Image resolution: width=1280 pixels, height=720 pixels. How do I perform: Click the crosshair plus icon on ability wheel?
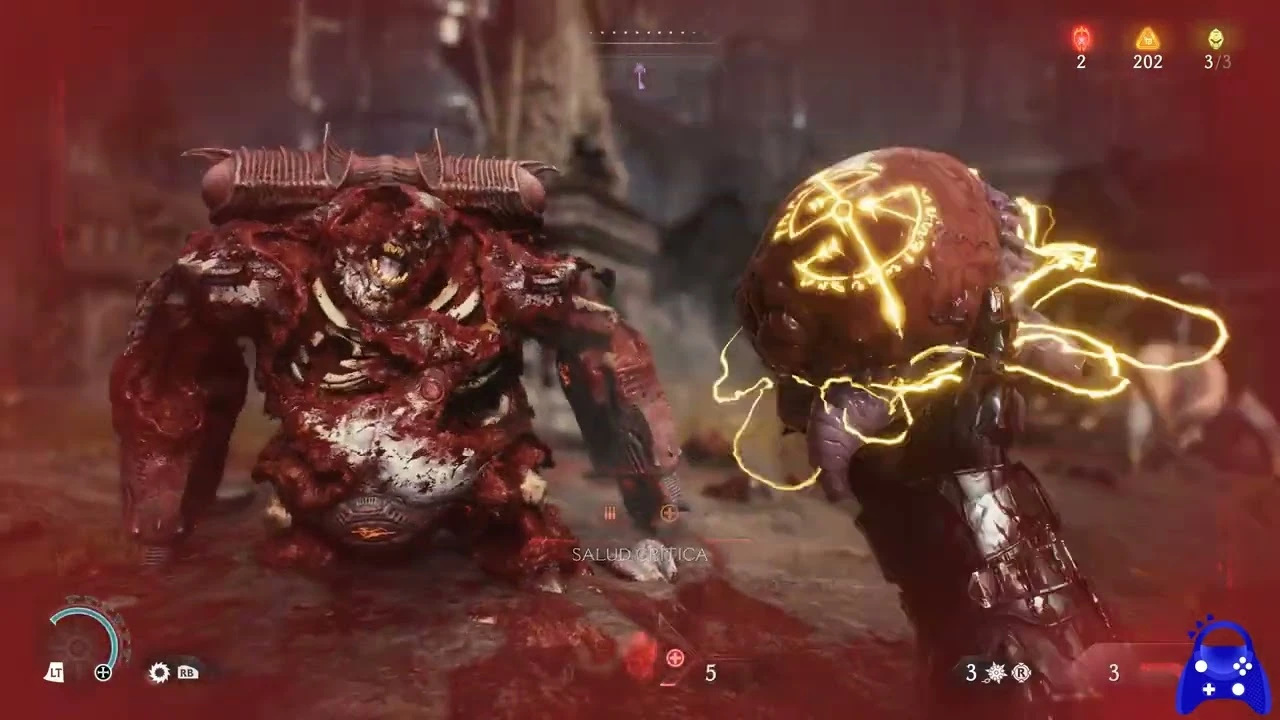tap(104, 671)
